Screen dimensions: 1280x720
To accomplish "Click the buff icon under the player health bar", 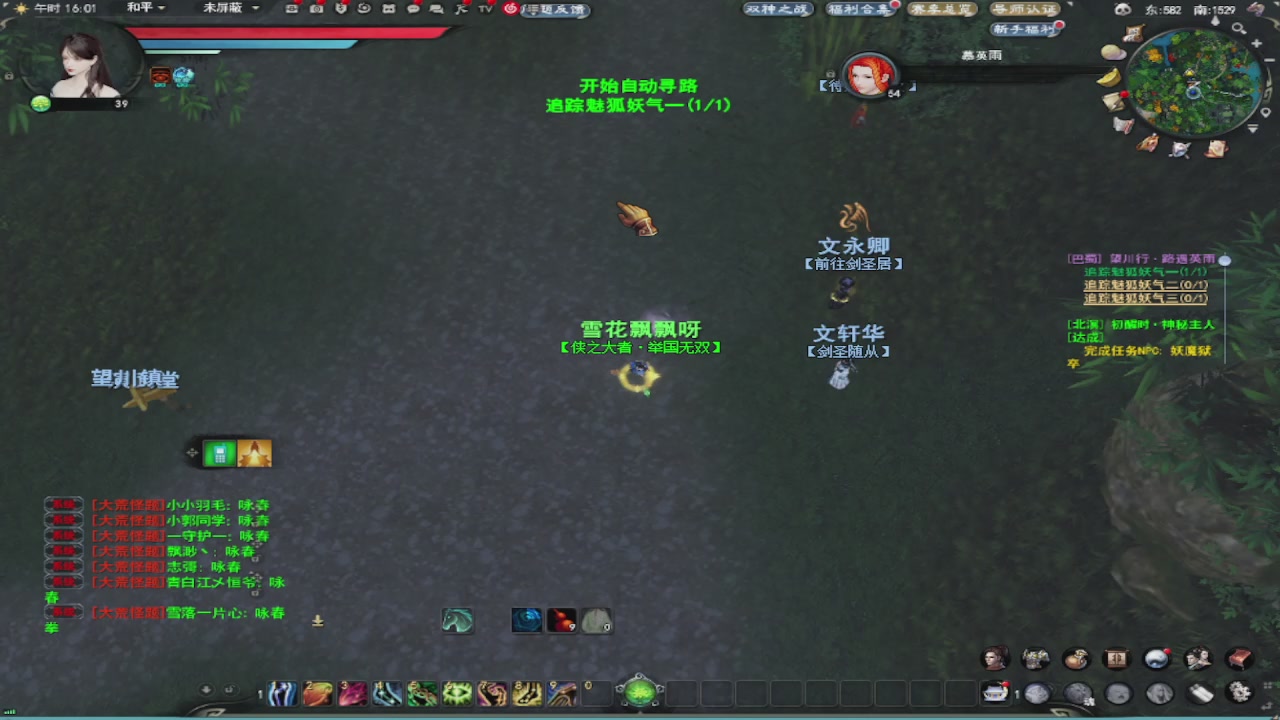I will (x=158, y=75).
